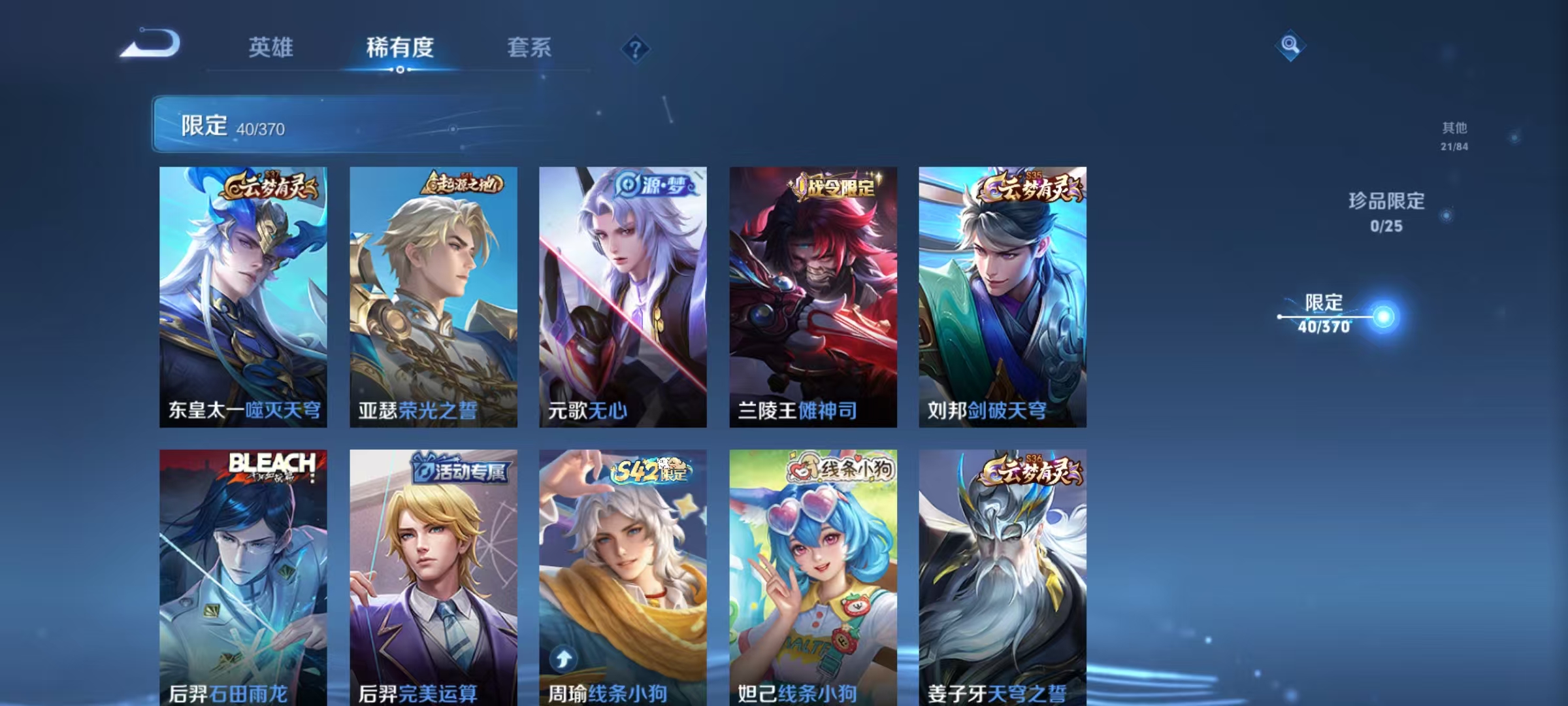Select the 稀有度 tab
This screenshot has height=706, width=1568.
coord(400,48)
